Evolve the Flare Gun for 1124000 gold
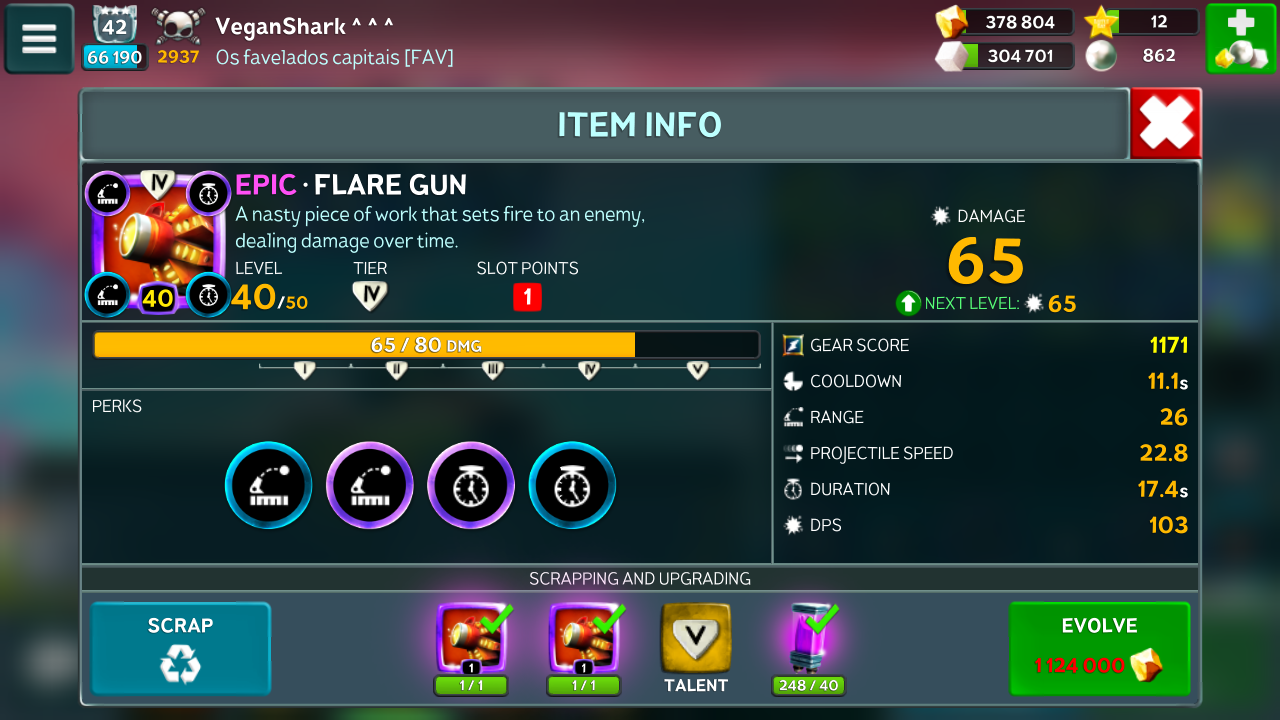1280x720 pixels. point(1099,648)
